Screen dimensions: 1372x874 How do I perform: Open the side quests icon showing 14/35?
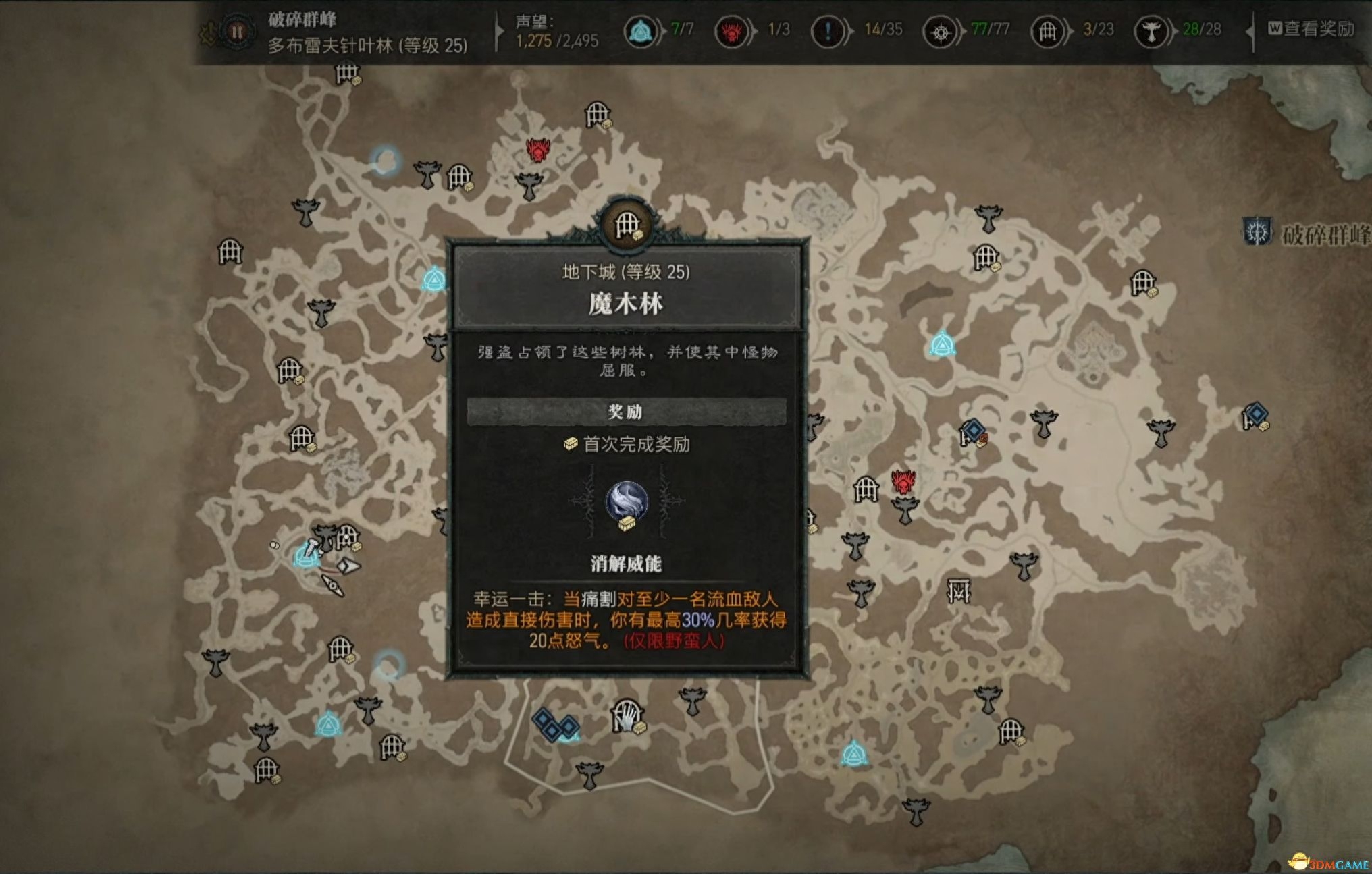[826, 30]
